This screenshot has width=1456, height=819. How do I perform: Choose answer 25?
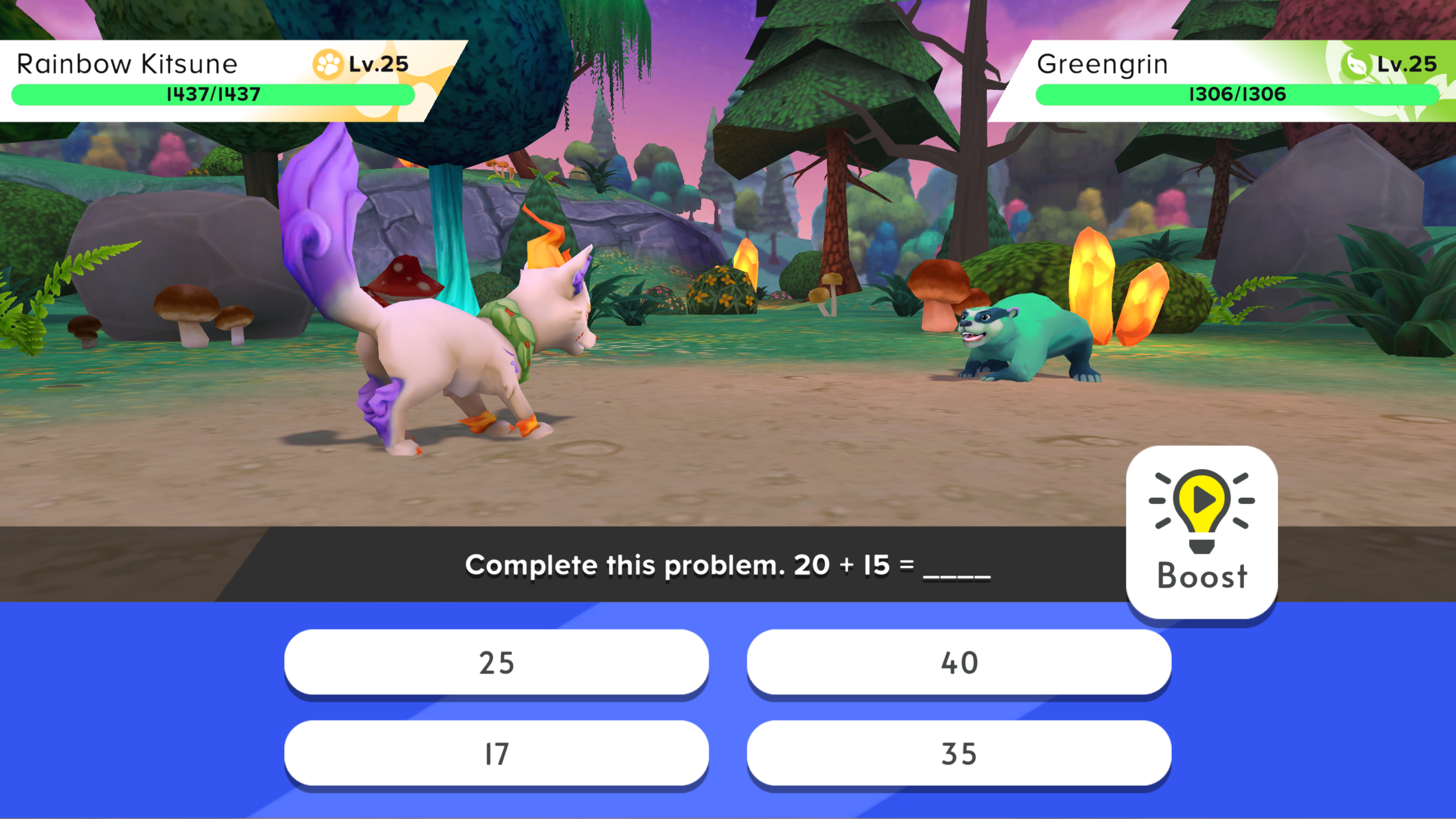(x=496, y=662)
